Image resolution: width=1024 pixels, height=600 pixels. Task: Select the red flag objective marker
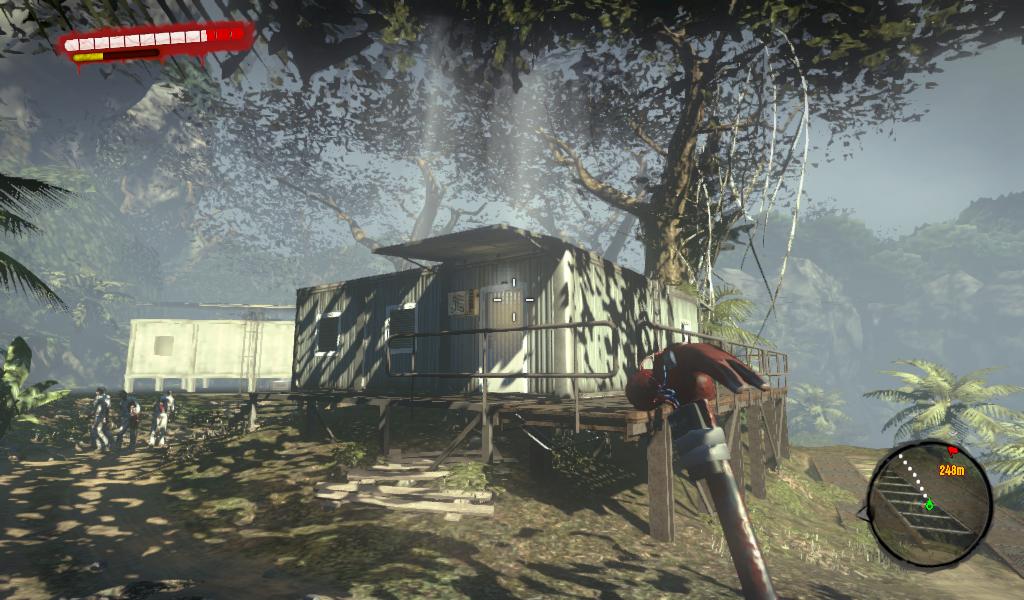pyautogui.click(x=952, y=453)
